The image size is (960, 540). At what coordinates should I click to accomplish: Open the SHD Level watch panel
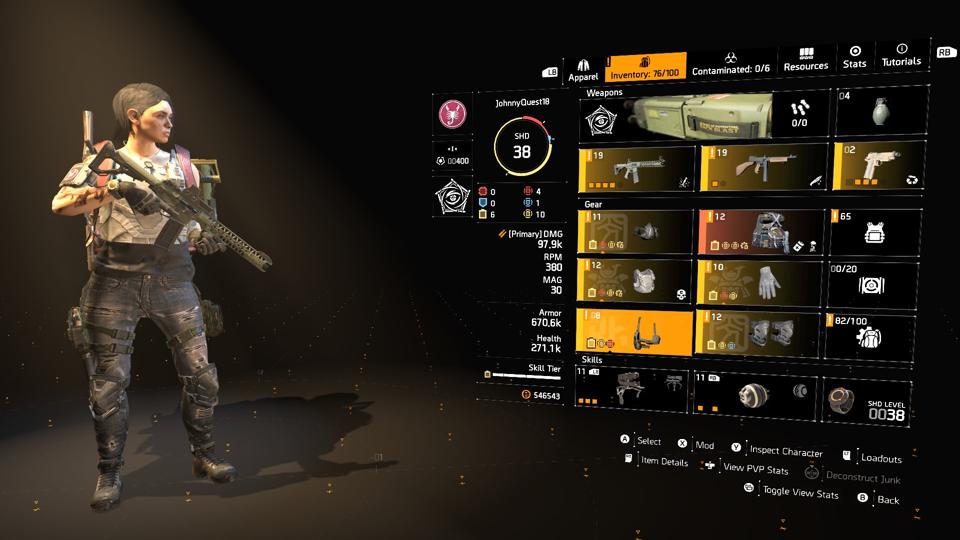(867, 397)
